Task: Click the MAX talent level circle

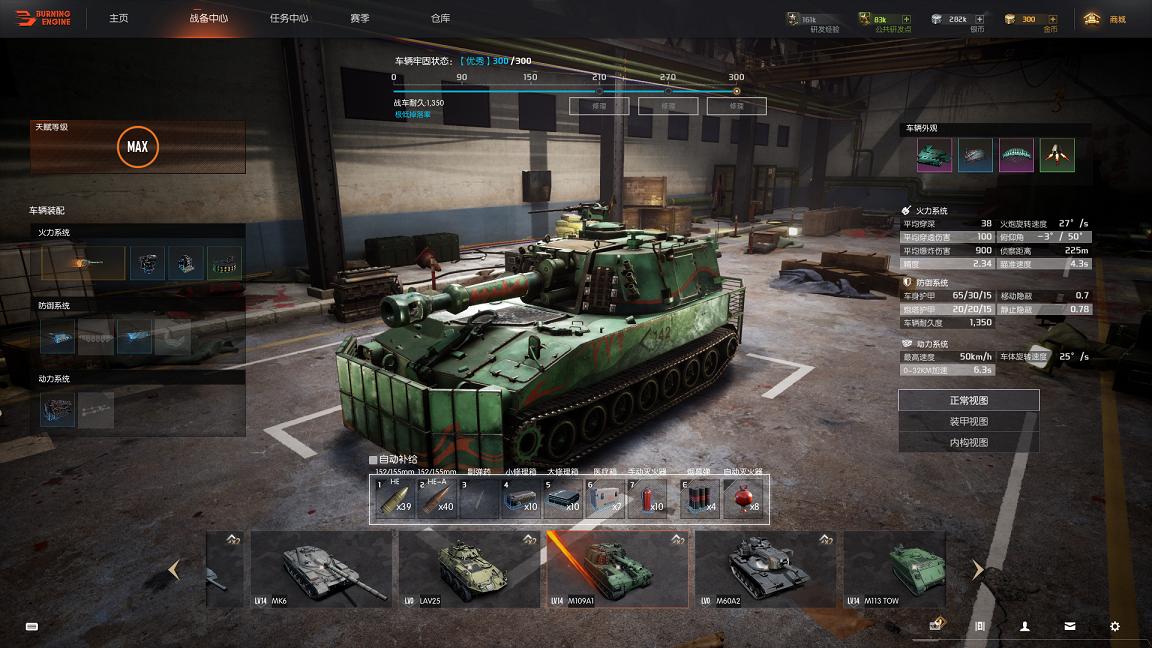Action: [x=138, y=147]
